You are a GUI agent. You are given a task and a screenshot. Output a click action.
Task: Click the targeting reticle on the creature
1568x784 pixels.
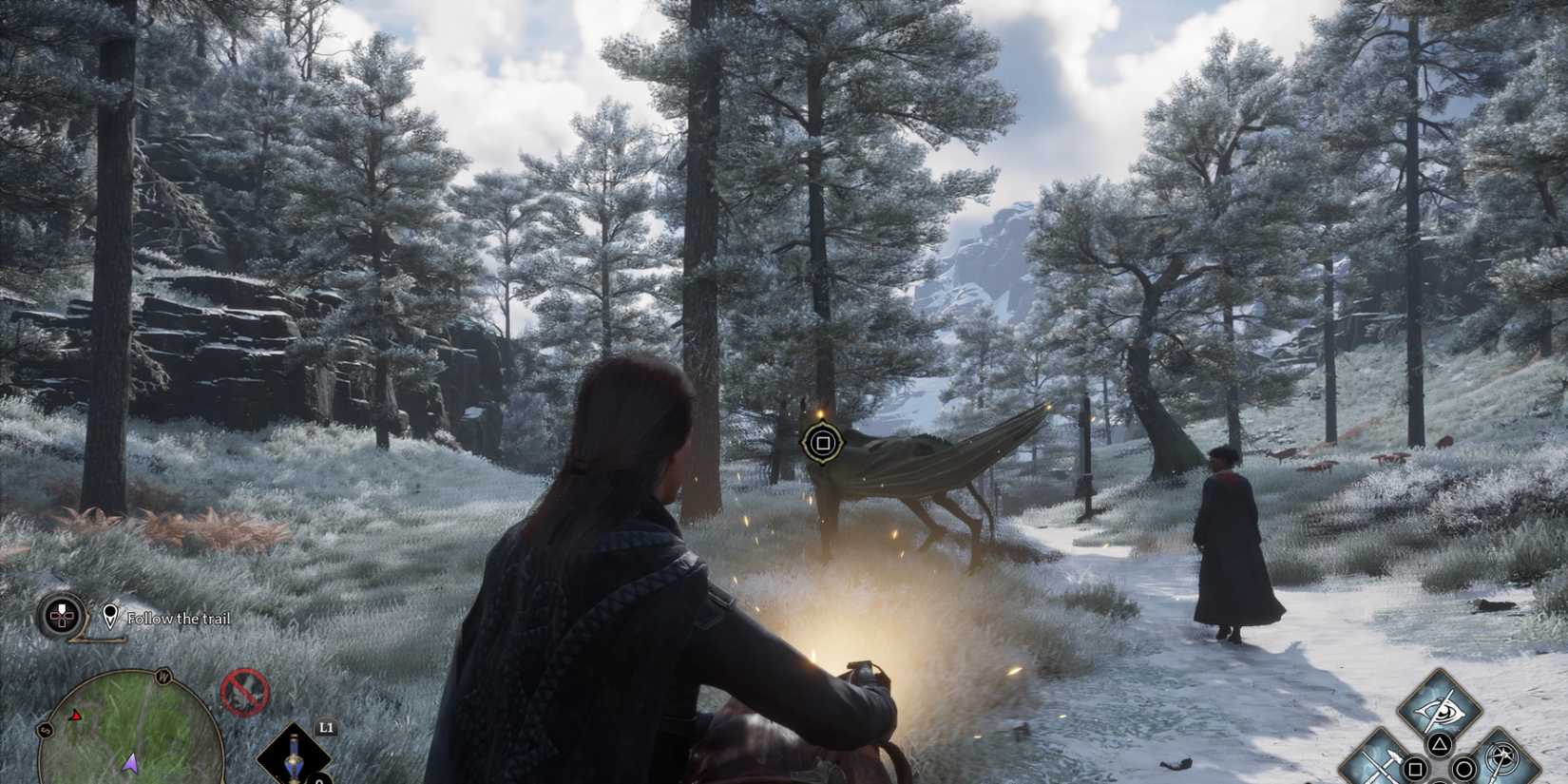[x=823, y=440]
